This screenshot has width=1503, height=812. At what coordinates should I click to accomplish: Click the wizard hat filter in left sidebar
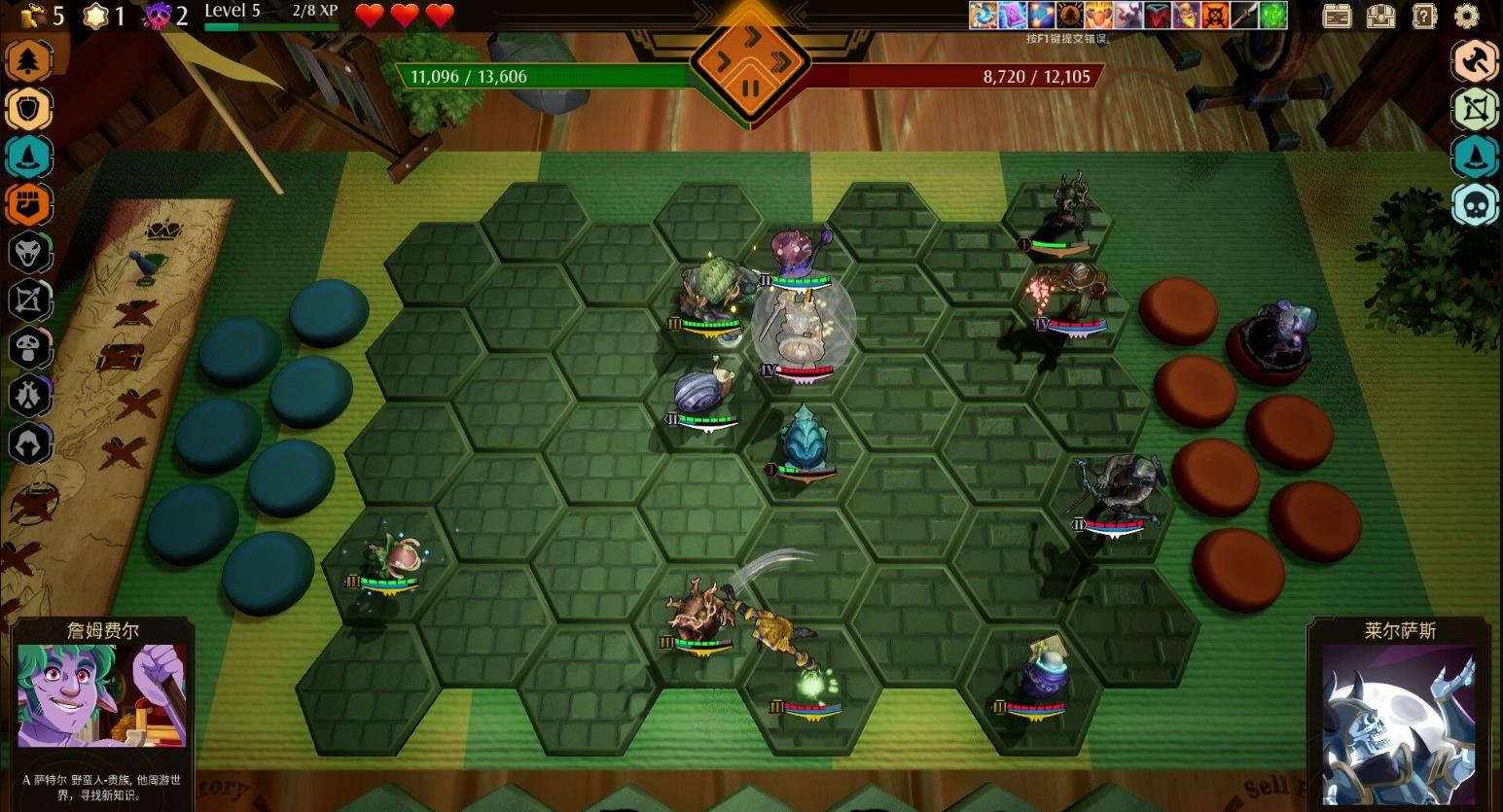pos(29,157)
